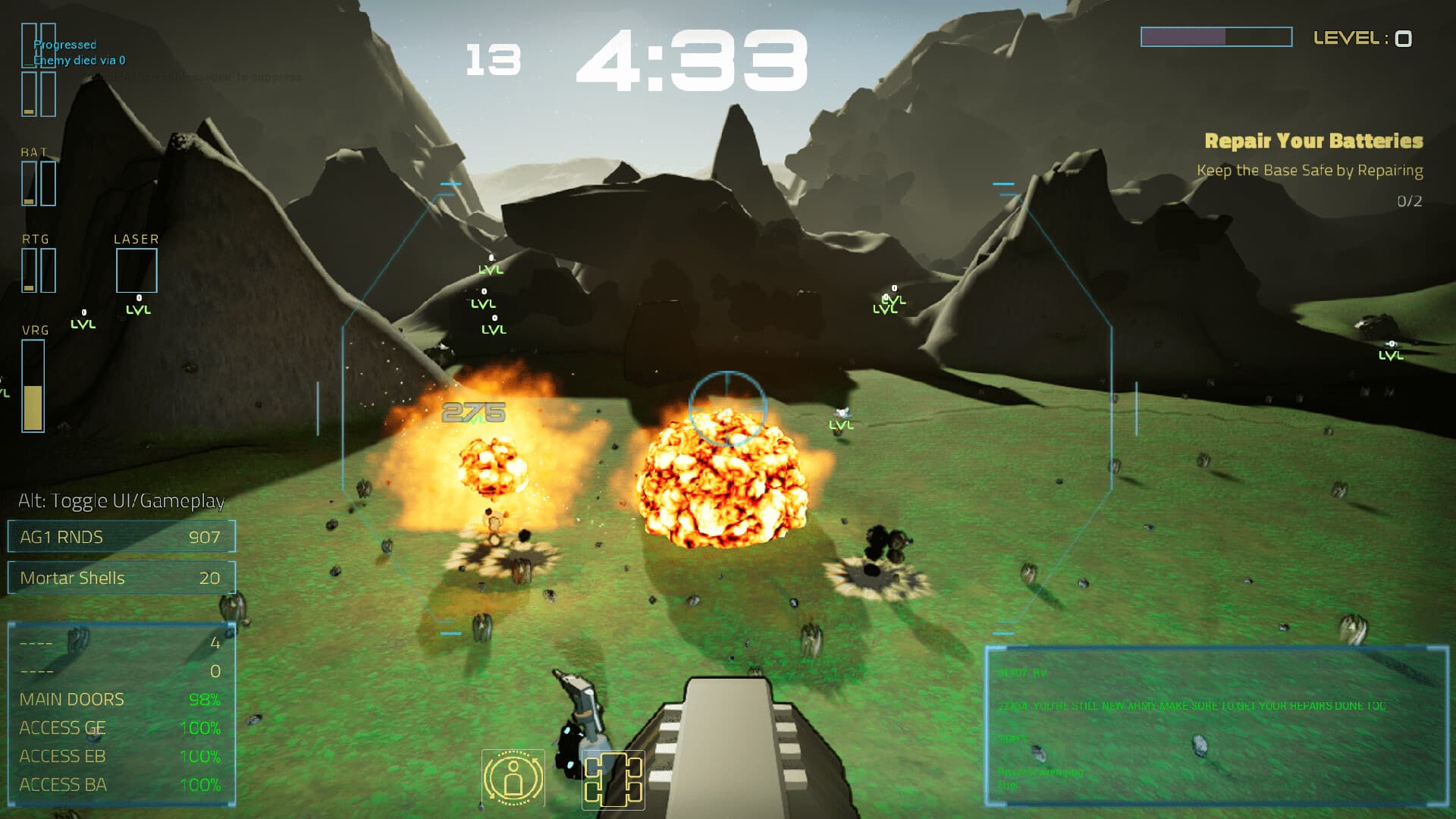Click the BAT battery gauge
The height and width of the screenshot is (819, 1456).
click(x=38, y=182)
